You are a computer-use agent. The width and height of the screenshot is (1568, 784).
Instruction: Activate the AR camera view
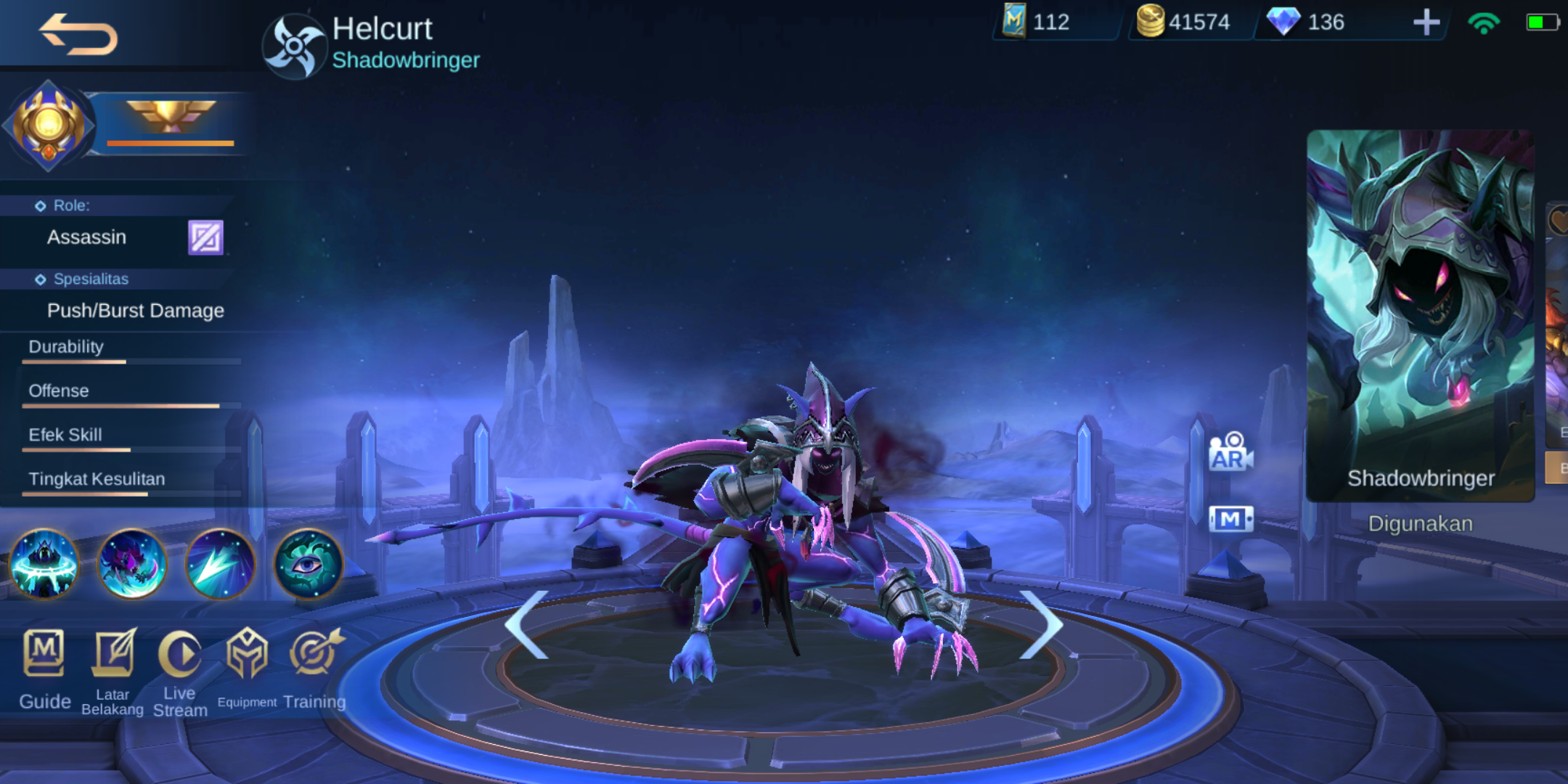(x=1230, y=452)
